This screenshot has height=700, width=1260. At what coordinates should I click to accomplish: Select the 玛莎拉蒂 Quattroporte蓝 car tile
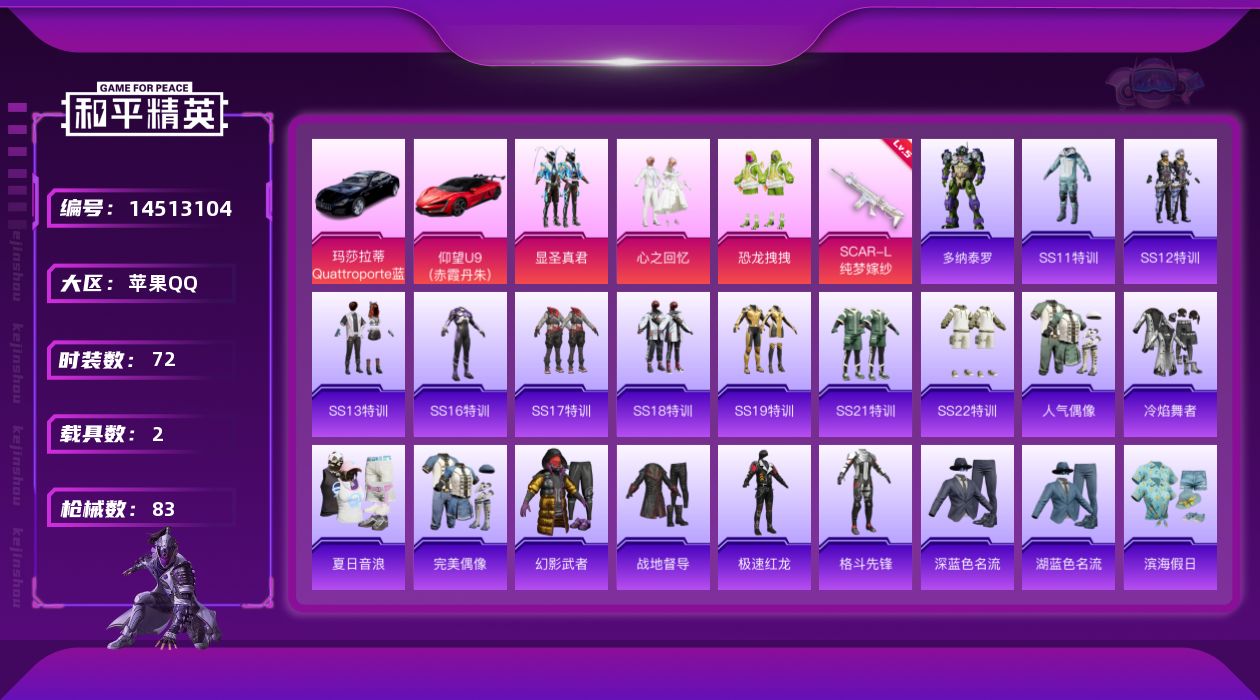coord(358,211)
